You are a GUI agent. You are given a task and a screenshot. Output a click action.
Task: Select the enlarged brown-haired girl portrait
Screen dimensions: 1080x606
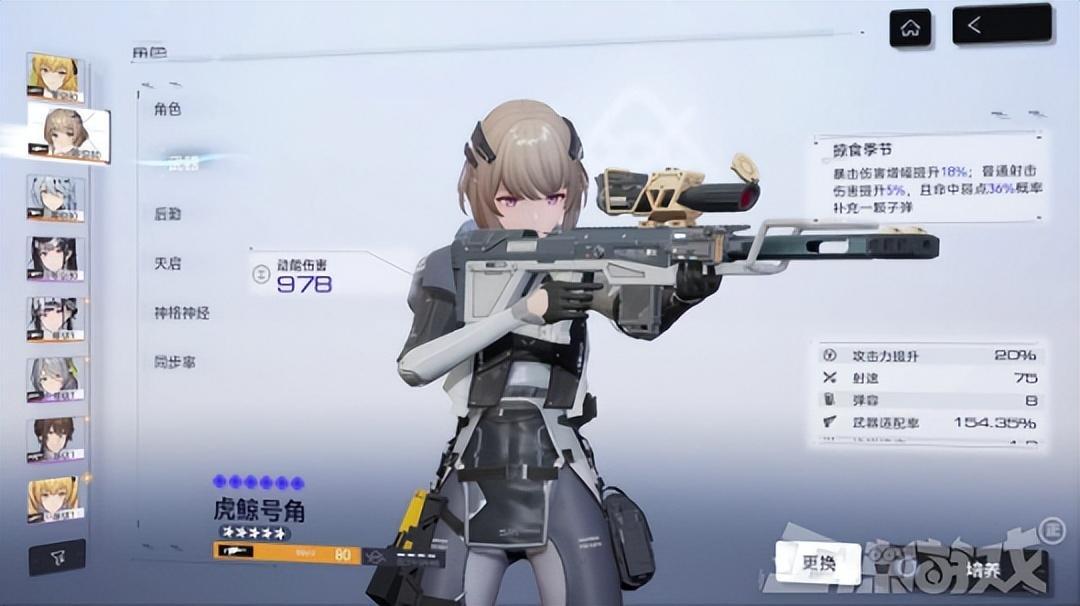tap(68, 134)
